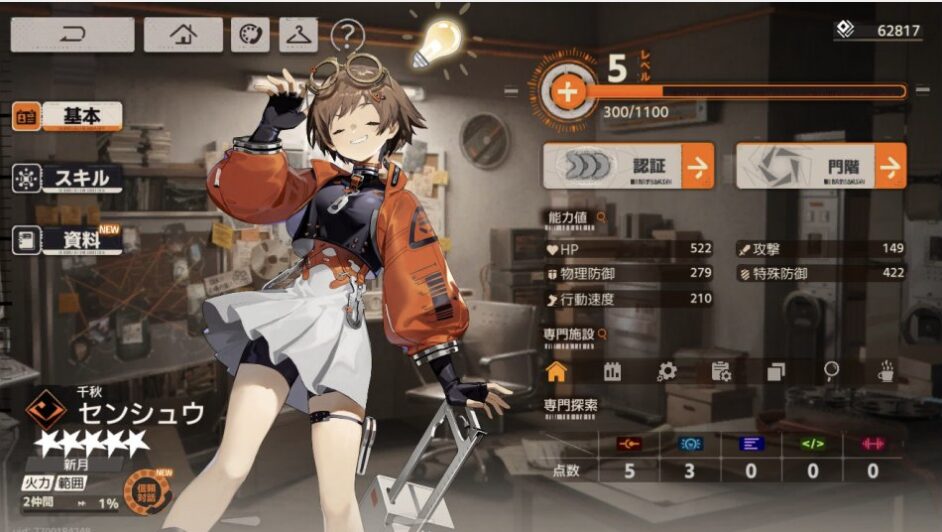Open the 門階 button
This screenshot has height=532, width=942.
coord(821,166)
